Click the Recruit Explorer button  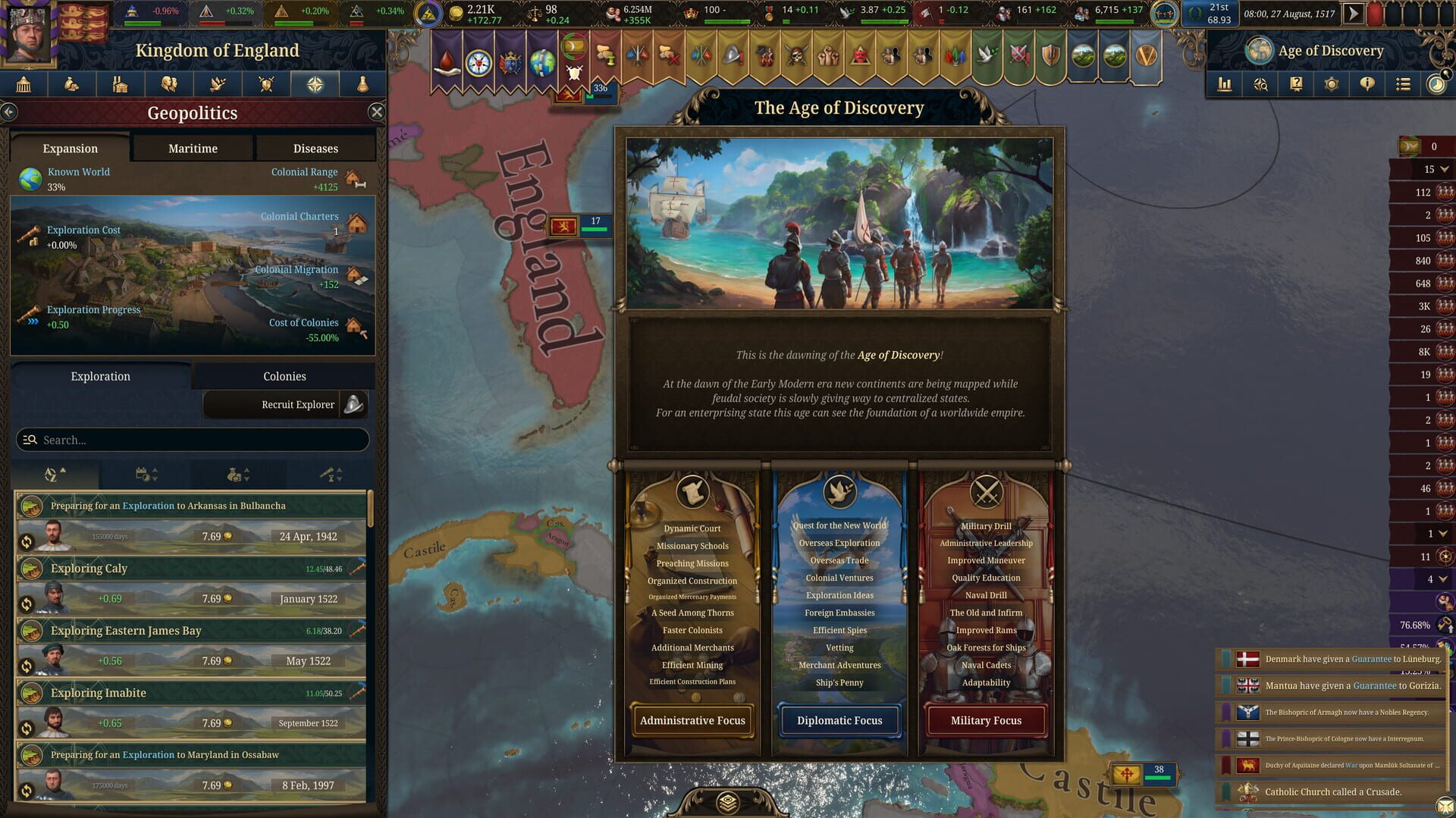click(x=286, y=404)
